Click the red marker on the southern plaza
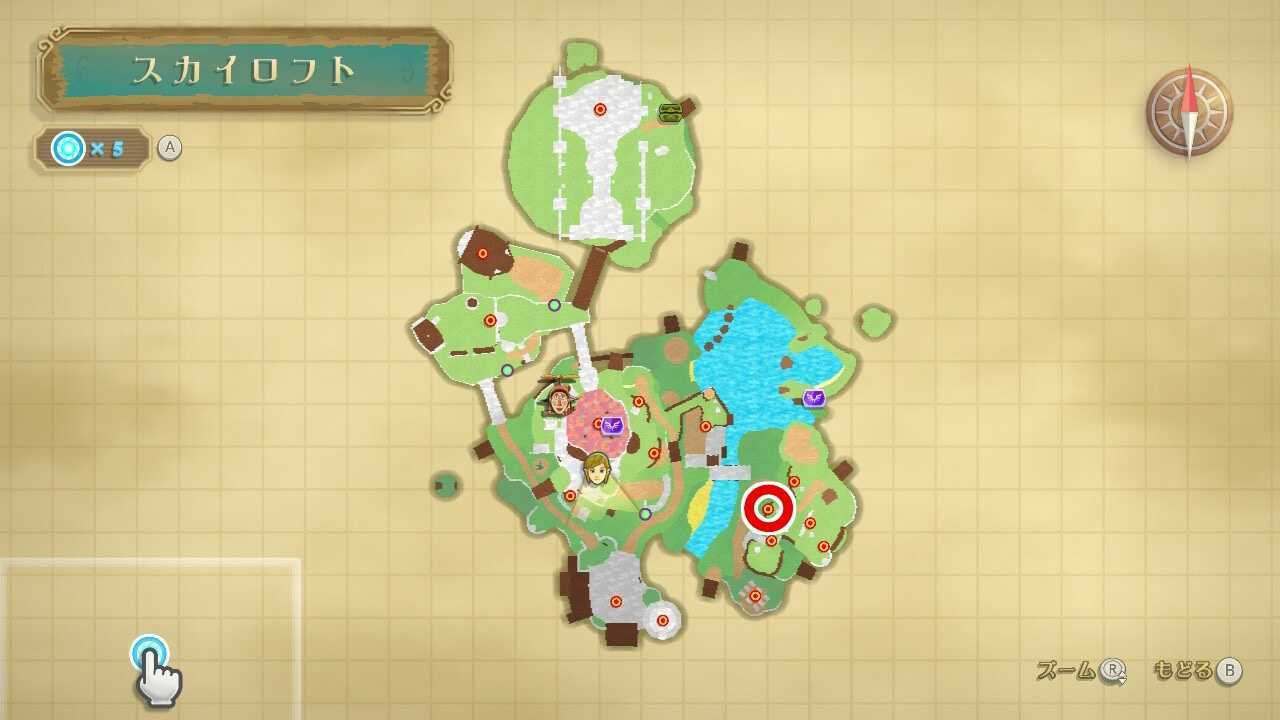 point(617,602)
